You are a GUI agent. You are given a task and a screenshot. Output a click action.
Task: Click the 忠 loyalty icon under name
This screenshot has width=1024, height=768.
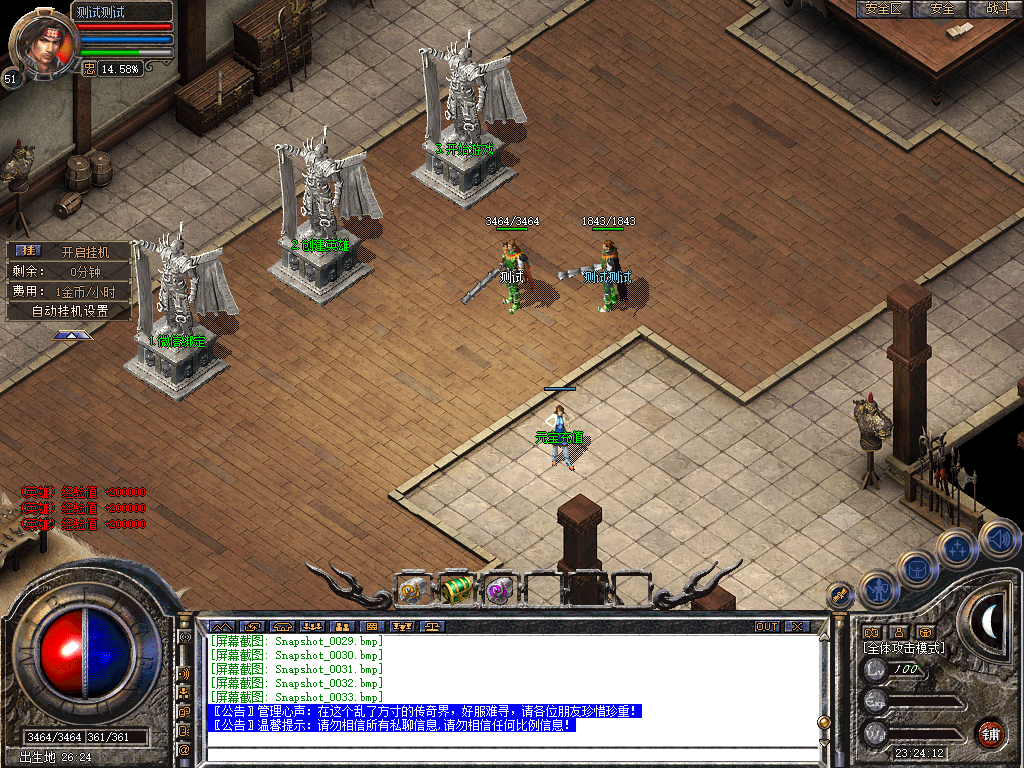click(89, 69)
